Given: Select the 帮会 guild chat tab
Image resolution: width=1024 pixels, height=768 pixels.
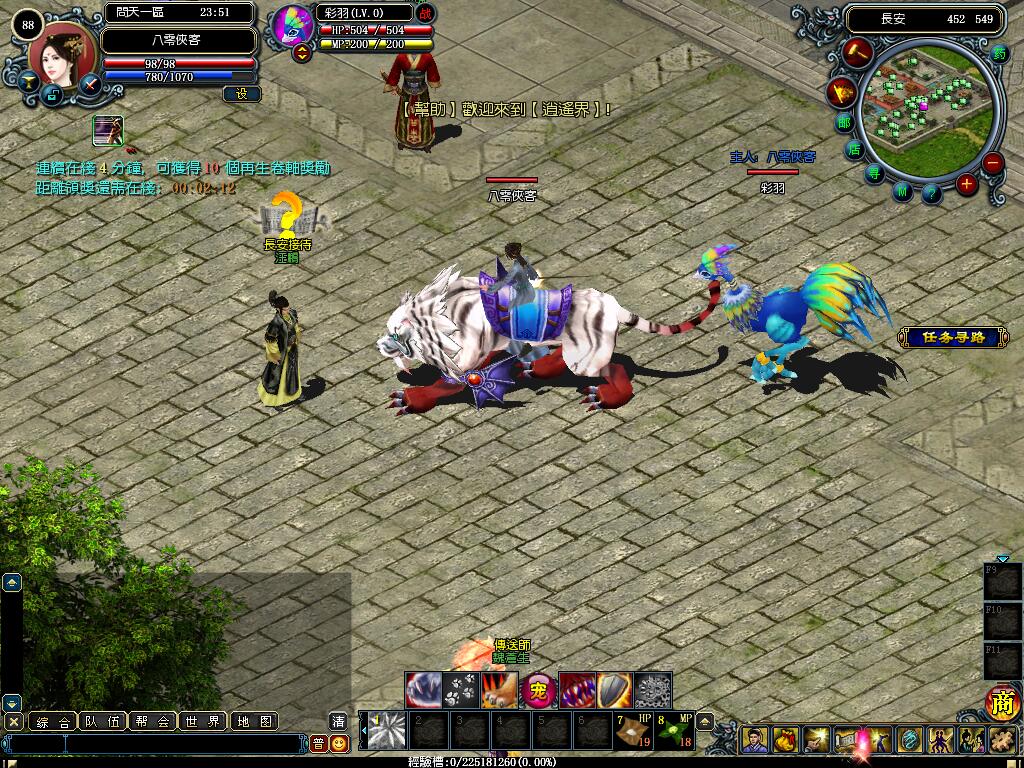Looking at the screenshot, I should (x=153, y=721).
